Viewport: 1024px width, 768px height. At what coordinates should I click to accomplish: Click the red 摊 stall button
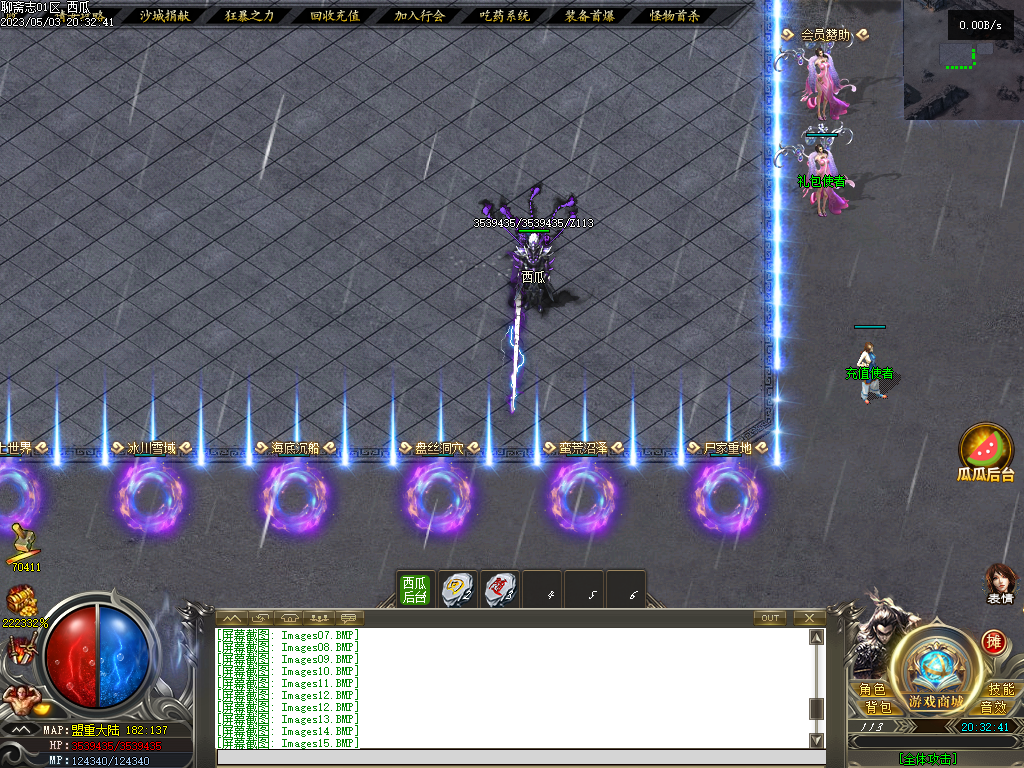tap(993, 642)
